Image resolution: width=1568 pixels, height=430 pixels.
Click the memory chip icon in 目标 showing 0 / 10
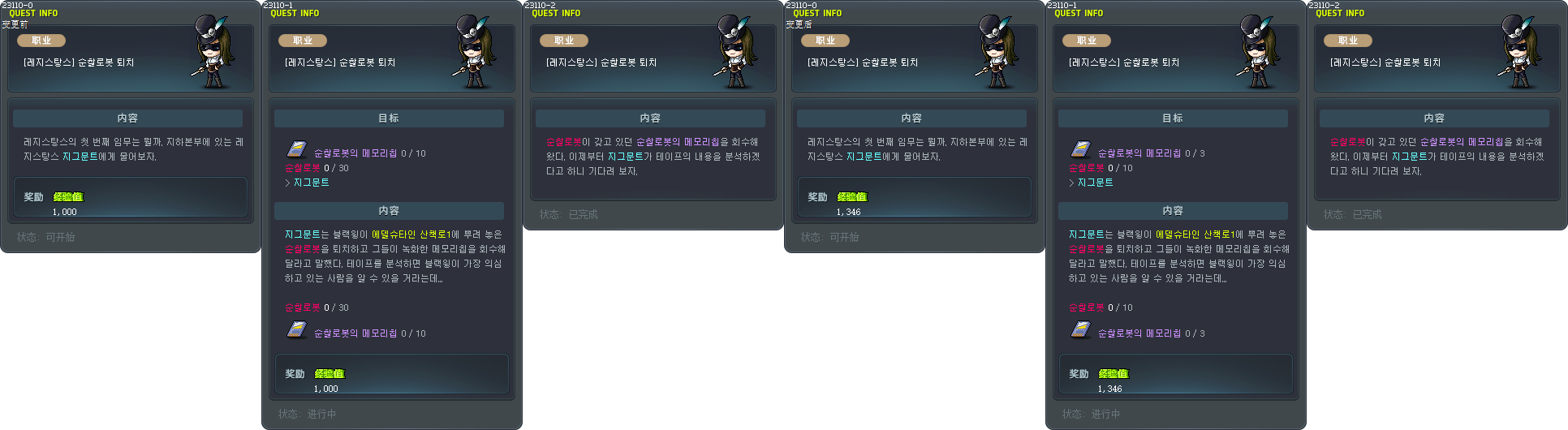tap(296, 149)
